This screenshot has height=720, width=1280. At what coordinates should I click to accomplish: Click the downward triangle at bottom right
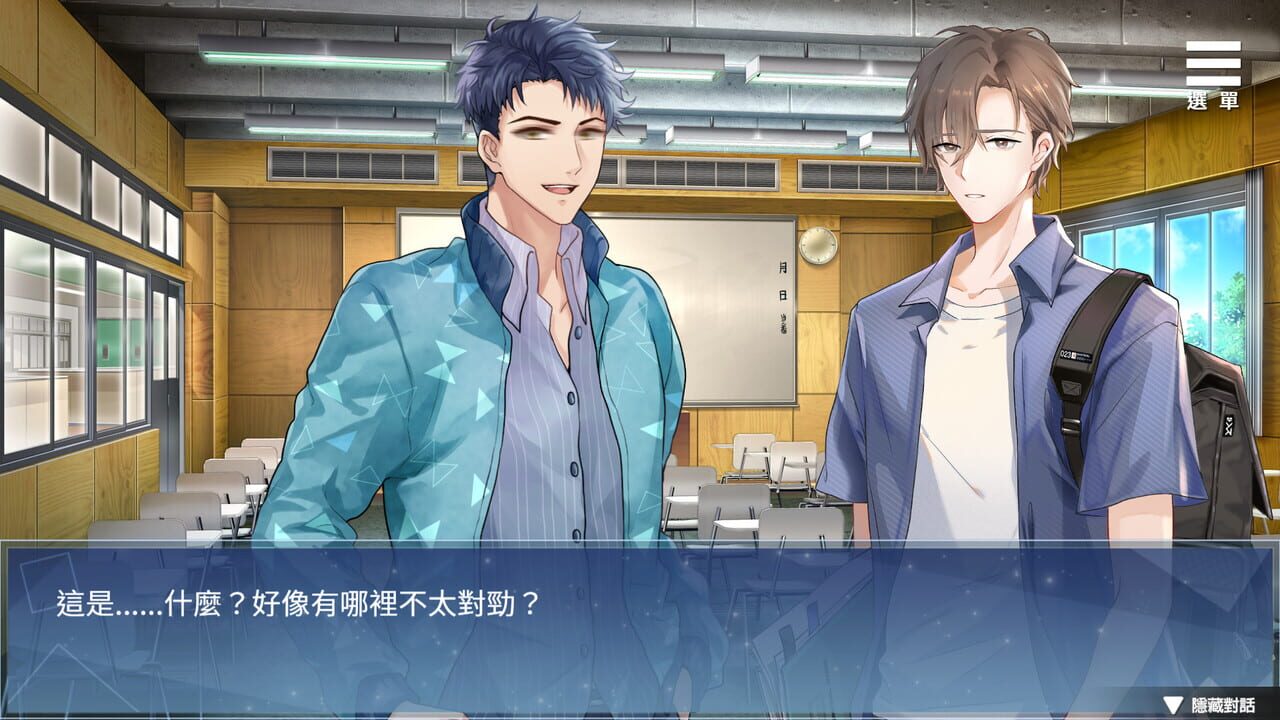(x=1172, y=705)
